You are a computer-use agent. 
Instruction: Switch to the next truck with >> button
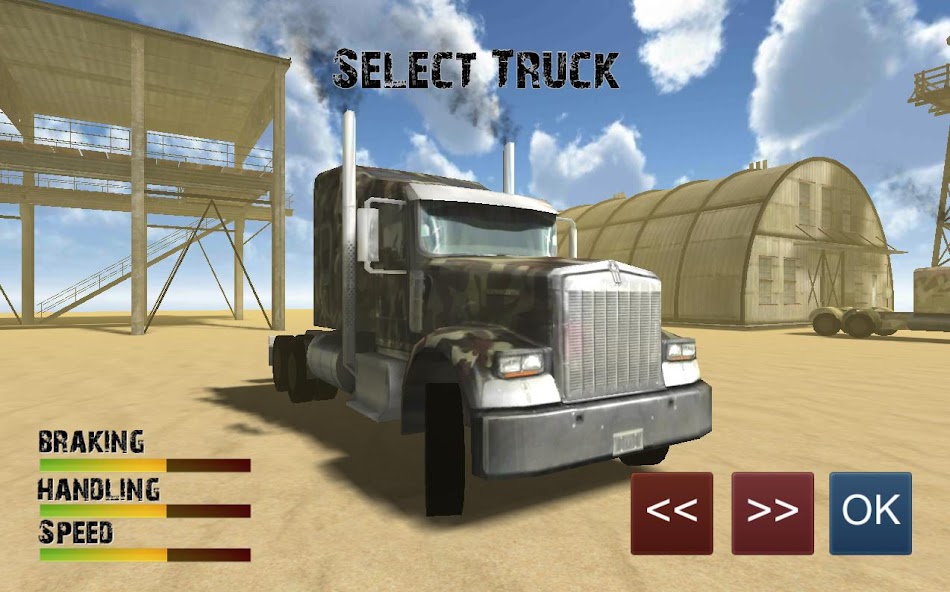click(x=772, y=513)
